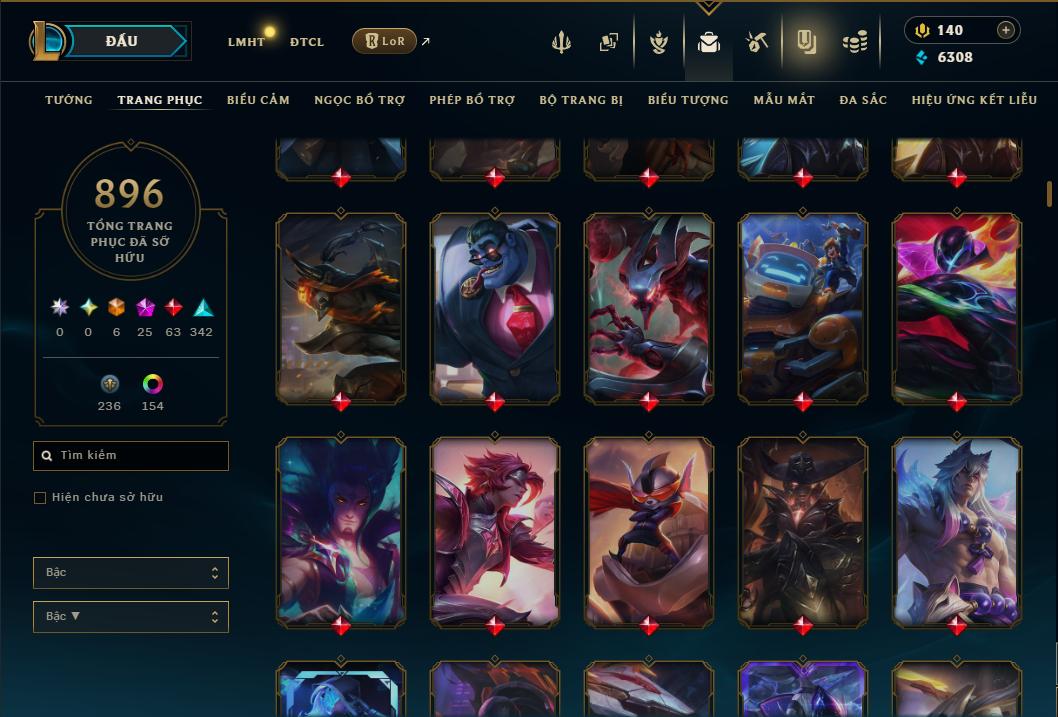Toggle the Hiện chưa sở hữu checkbox
This screenshot has height=717, width=1058.
[x=40, y=498]
